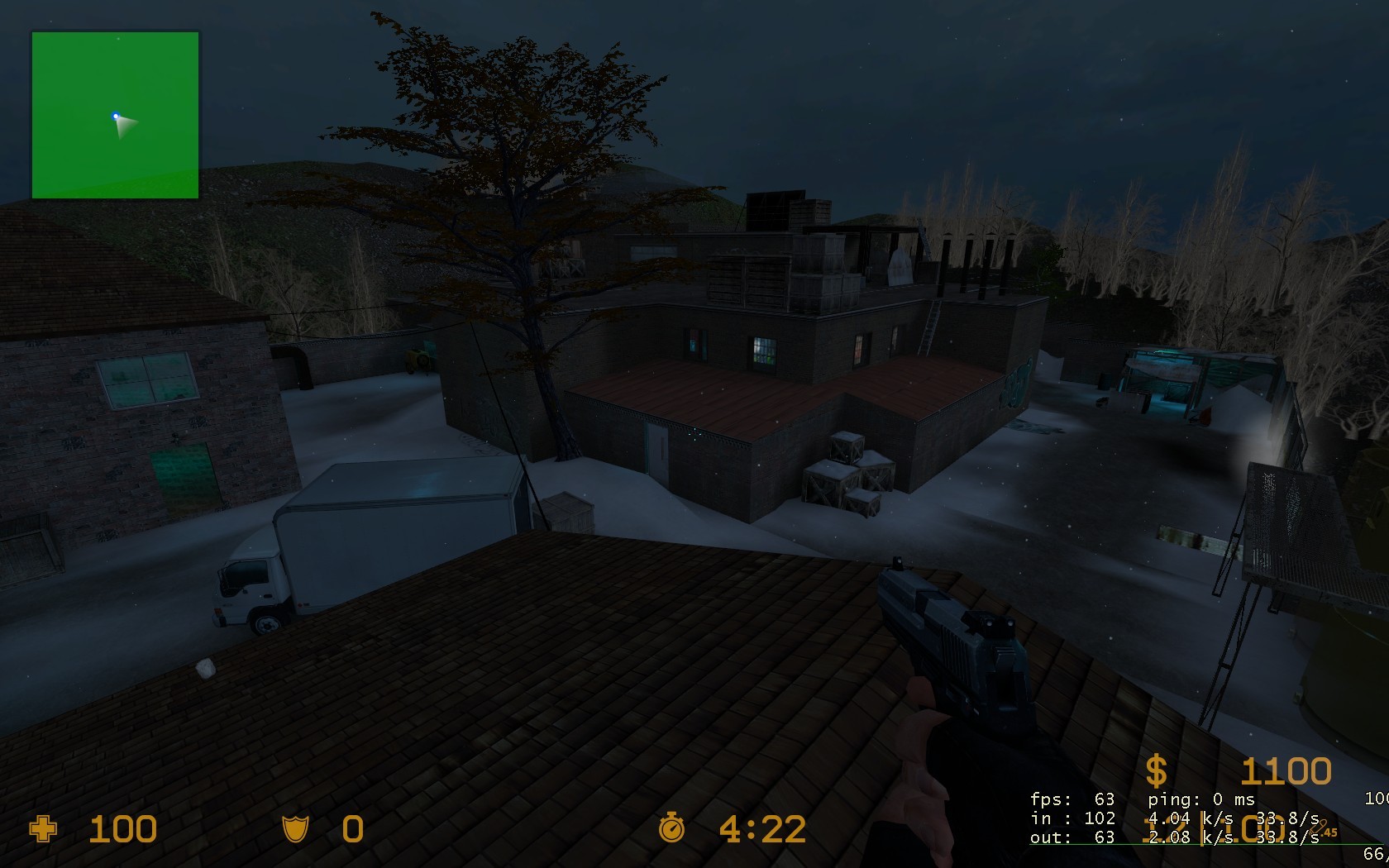Click the blue player dot on the minimap
The width and height of the screenshot is (1389, 868).
pos(116,117)
